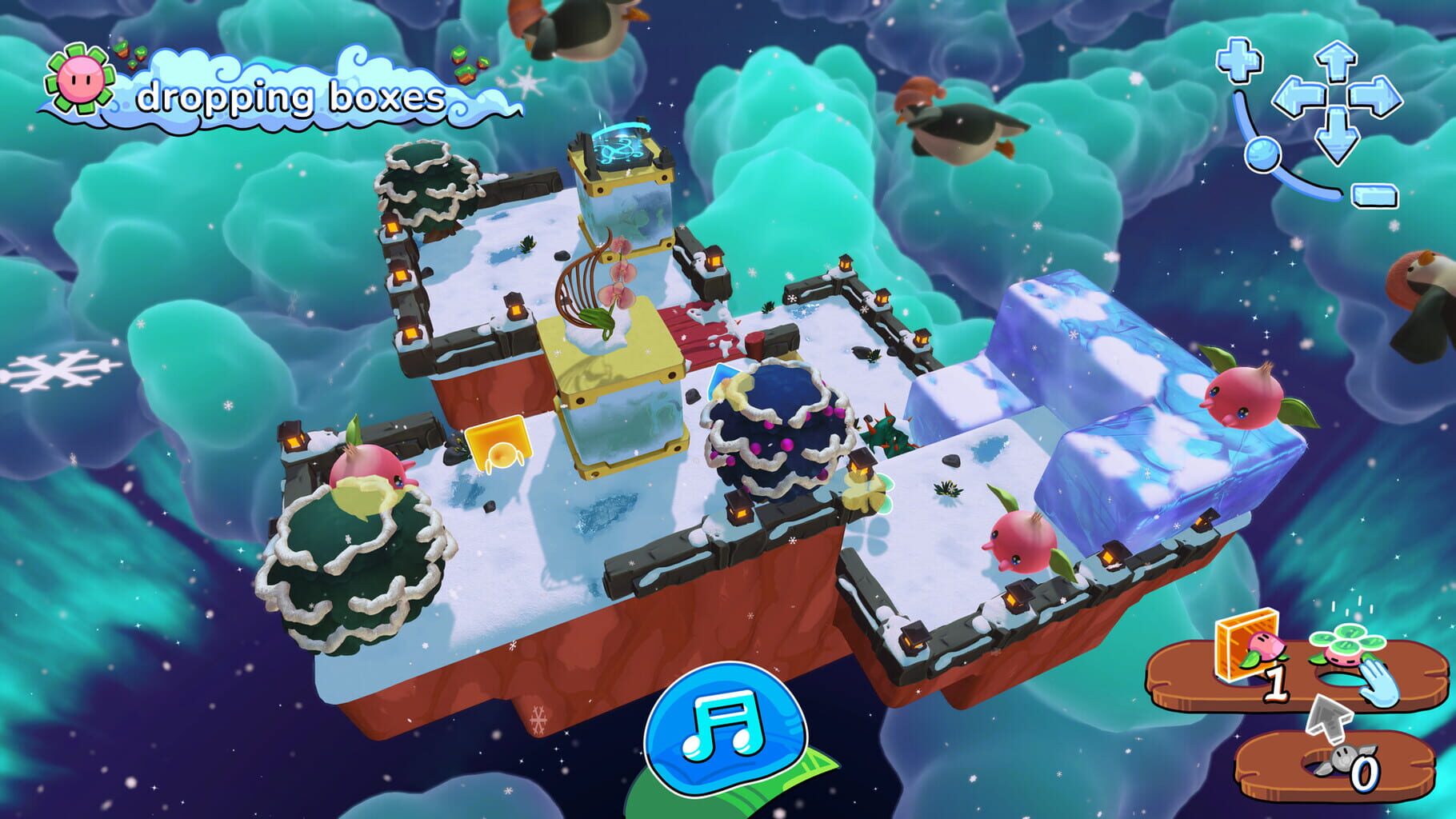Viewport: 1456px width, 819px height.
Task: Zoom in using the plus camera icon
Action: pos(1238,60)
